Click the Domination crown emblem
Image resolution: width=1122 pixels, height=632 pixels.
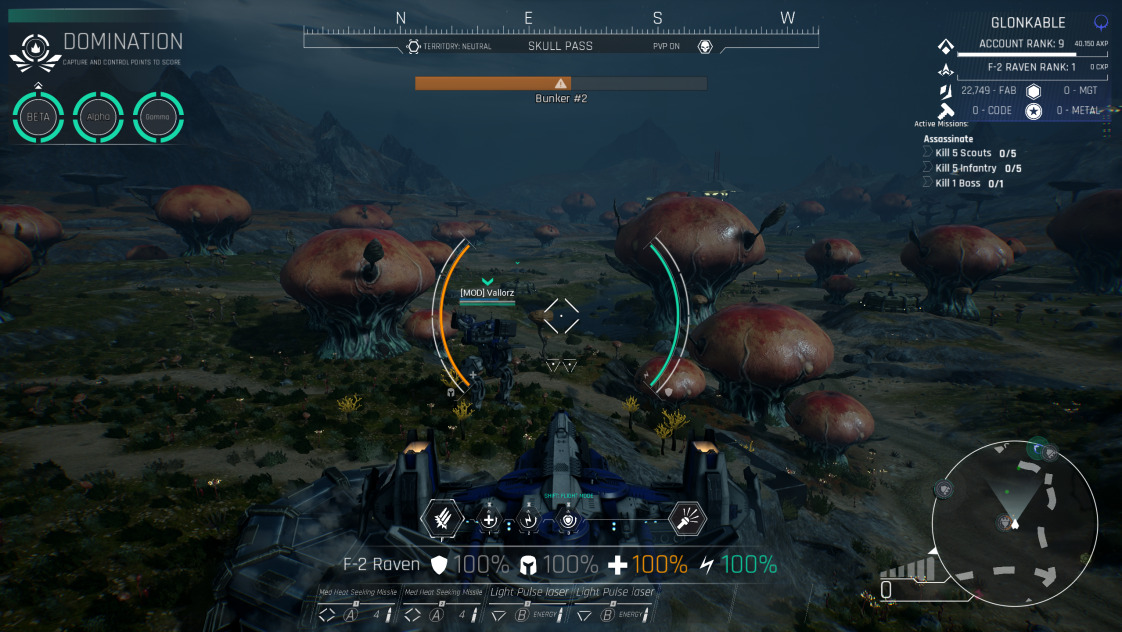click(x=35, y=50)
